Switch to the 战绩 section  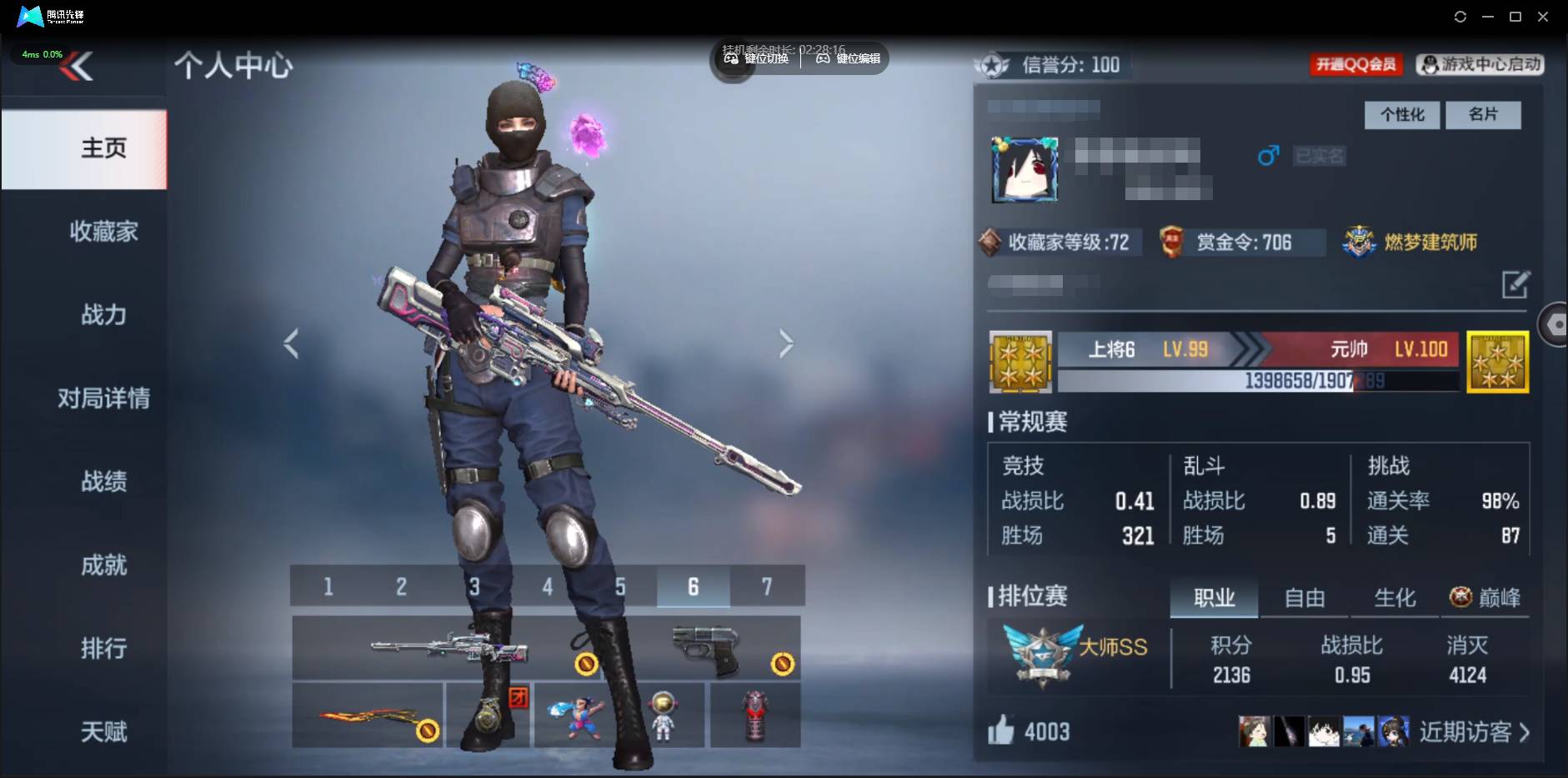[x=103, y=481]
